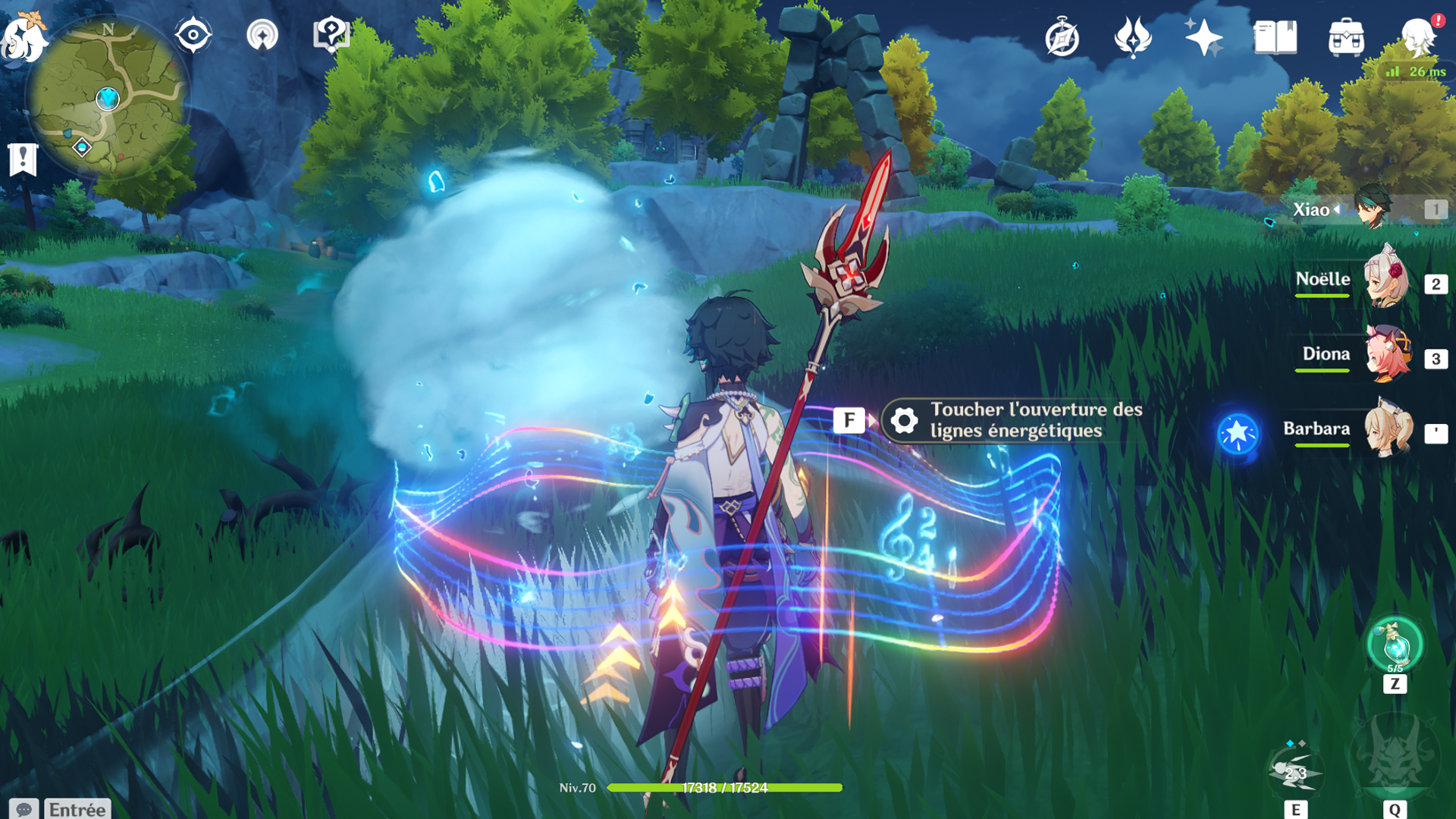Open the events overview icon

pyautogui.click(x=1133, y=38)
